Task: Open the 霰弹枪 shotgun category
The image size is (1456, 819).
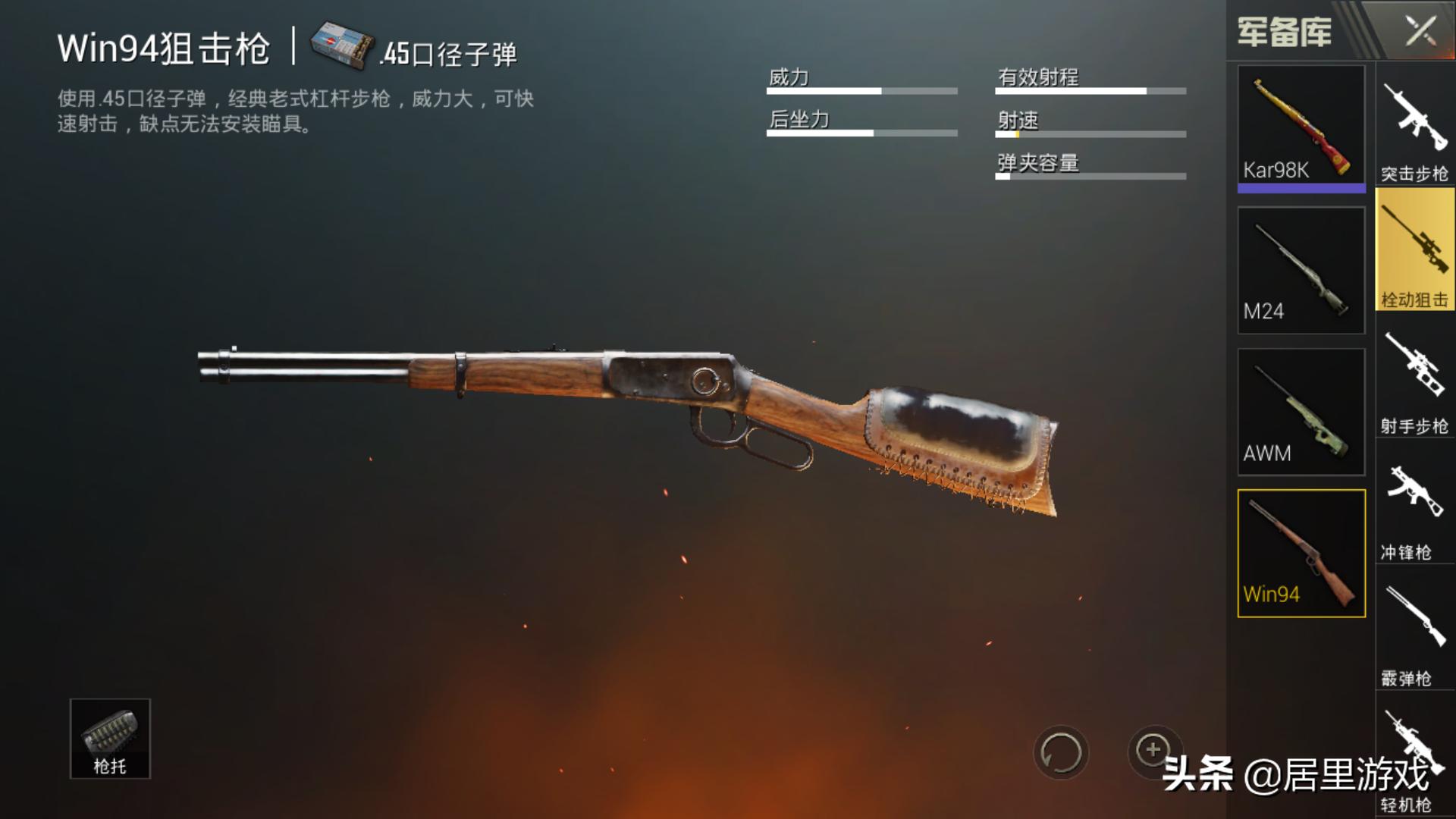Action: pyautogui.click(x=1415, y=632)
